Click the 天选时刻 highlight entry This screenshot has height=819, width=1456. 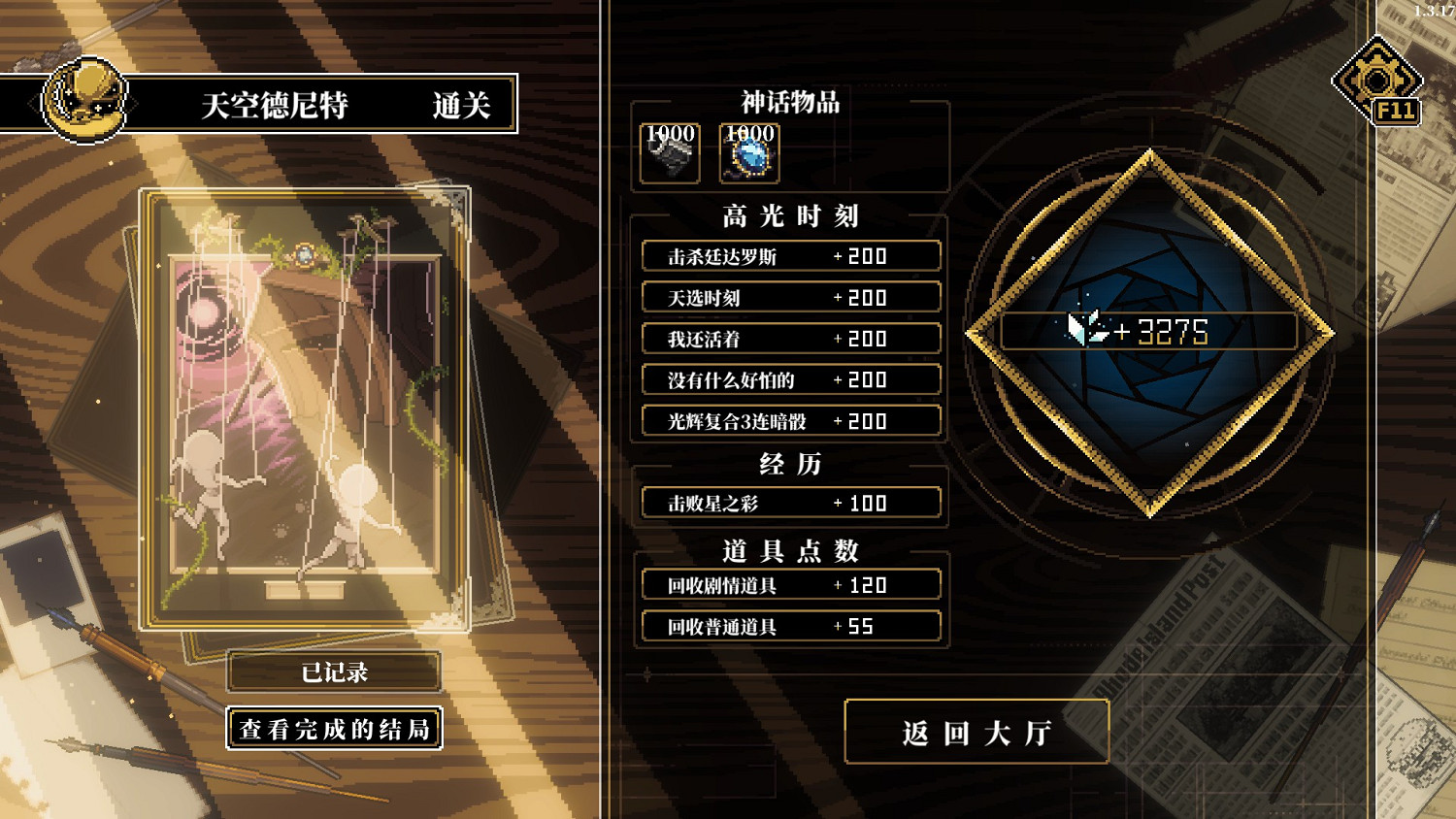coord(790,297)
